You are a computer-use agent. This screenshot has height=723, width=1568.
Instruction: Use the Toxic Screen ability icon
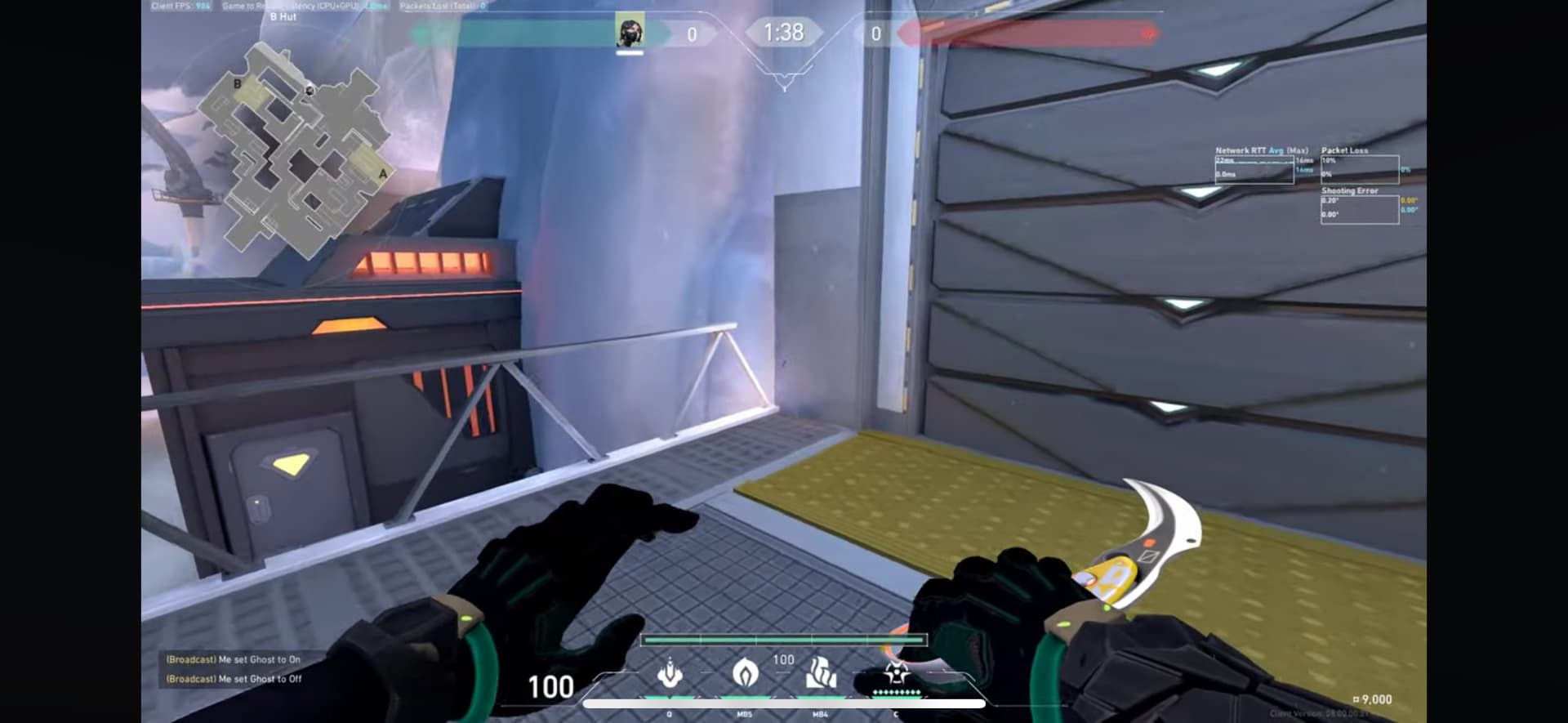coord(820,674)
